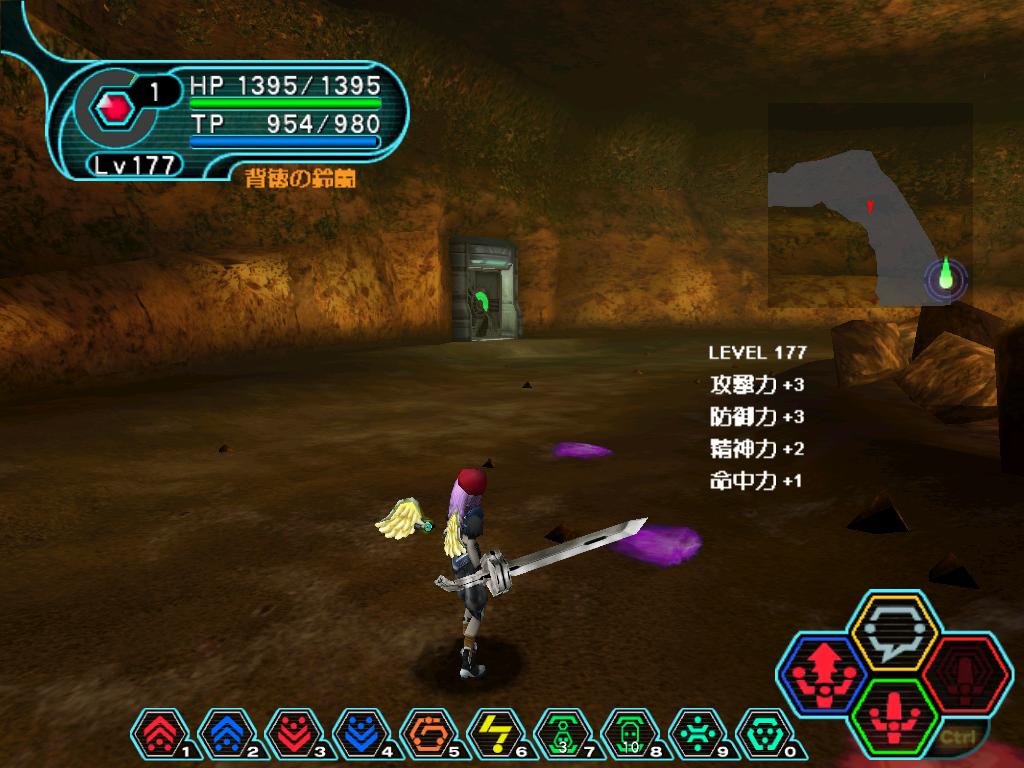
Task: Use the blue upward chevrons shortcut in slot 2
Action: 226,734
